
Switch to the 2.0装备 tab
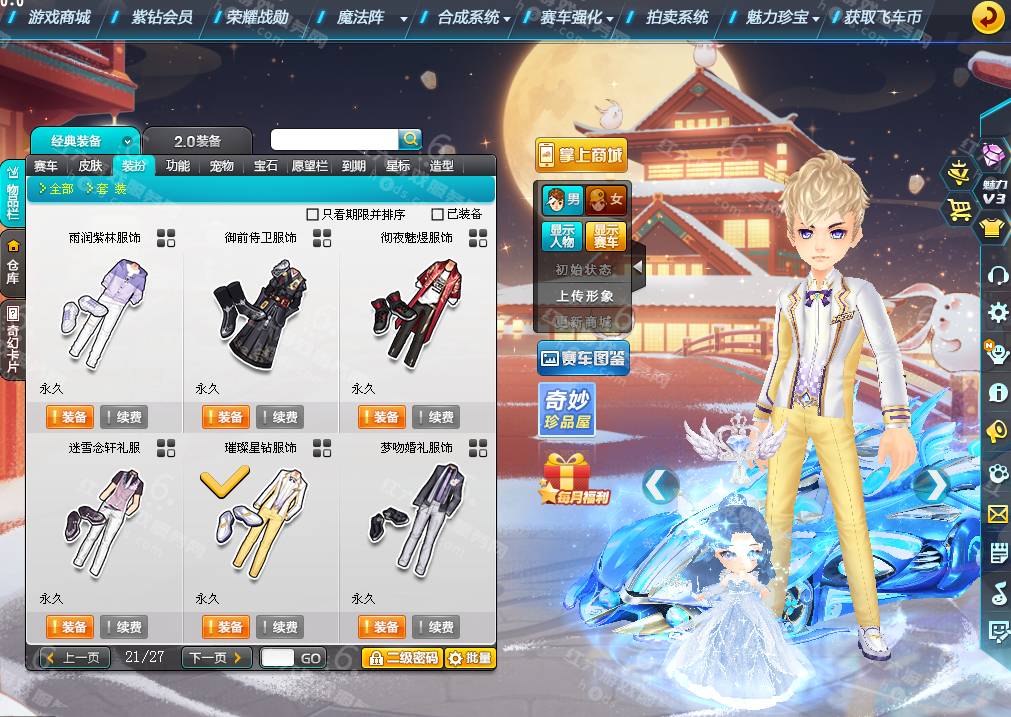[x=197, y=141]
